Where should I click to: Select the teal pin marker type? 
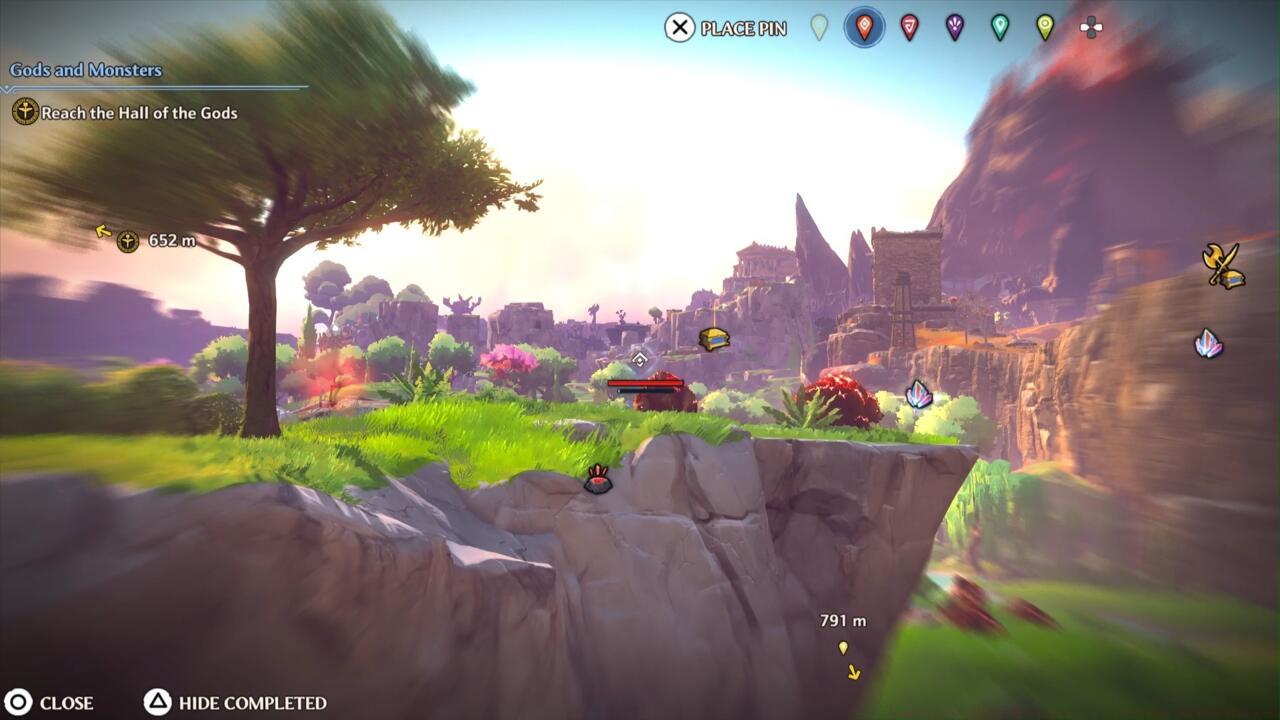(1000, 27)
